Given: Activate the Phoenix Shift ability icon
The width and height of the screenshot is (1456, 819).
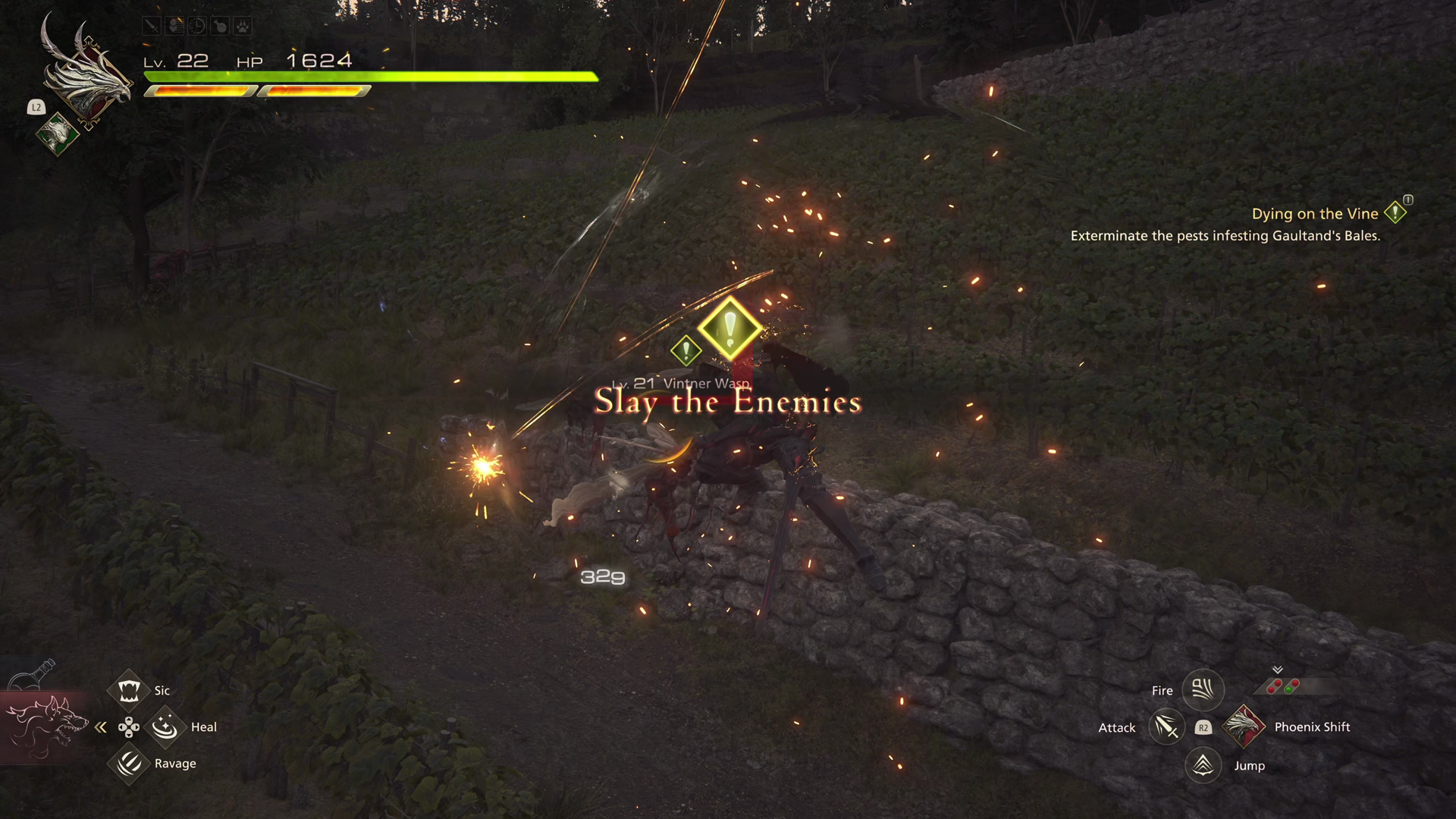Looking at the screenshot, I should (x=1244, y=726).
